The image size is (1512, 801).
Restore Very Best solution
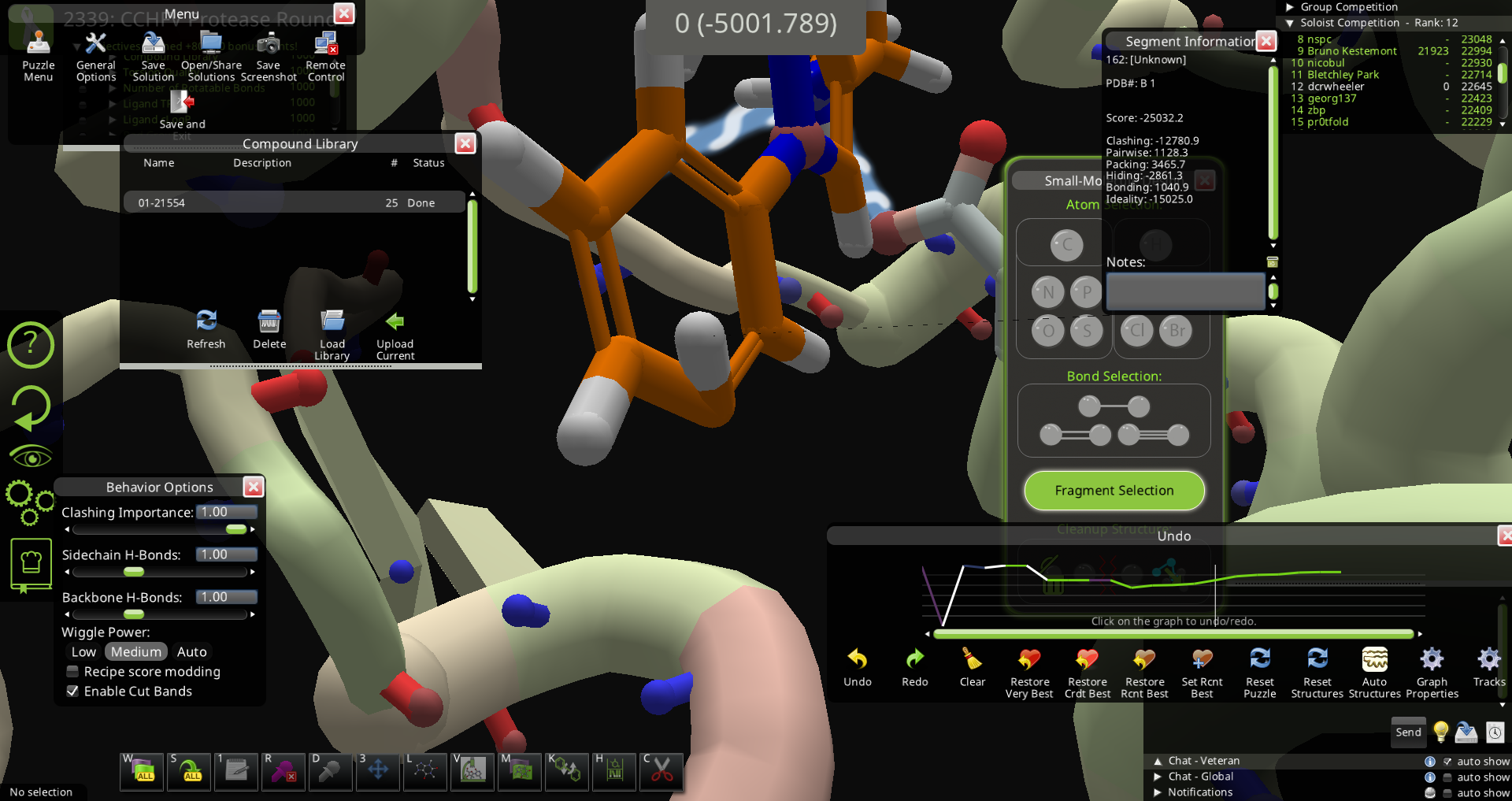1029,672
